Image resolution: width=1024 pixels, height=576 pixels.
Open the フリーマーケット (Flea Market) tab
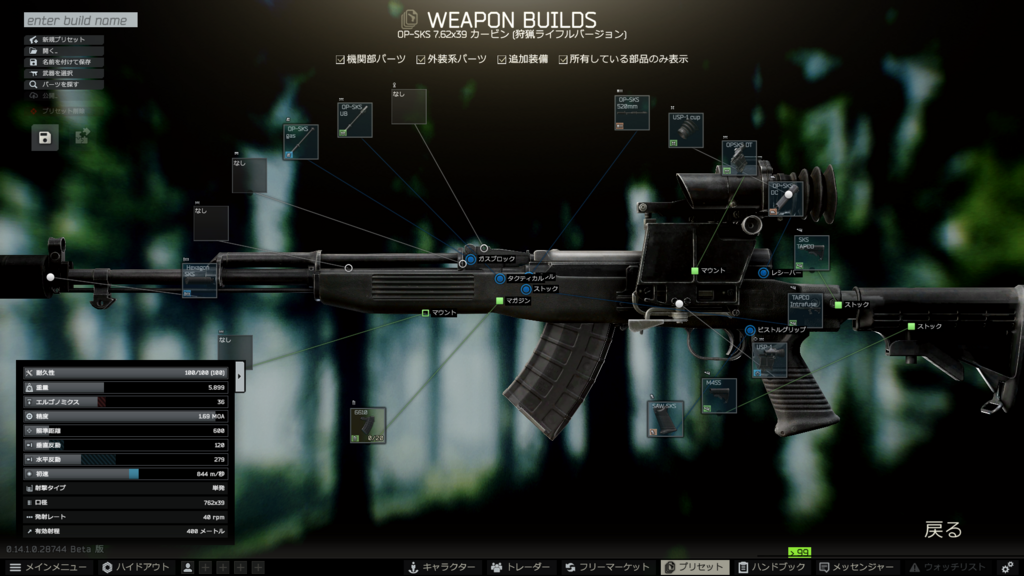click(x=606, y=567)
